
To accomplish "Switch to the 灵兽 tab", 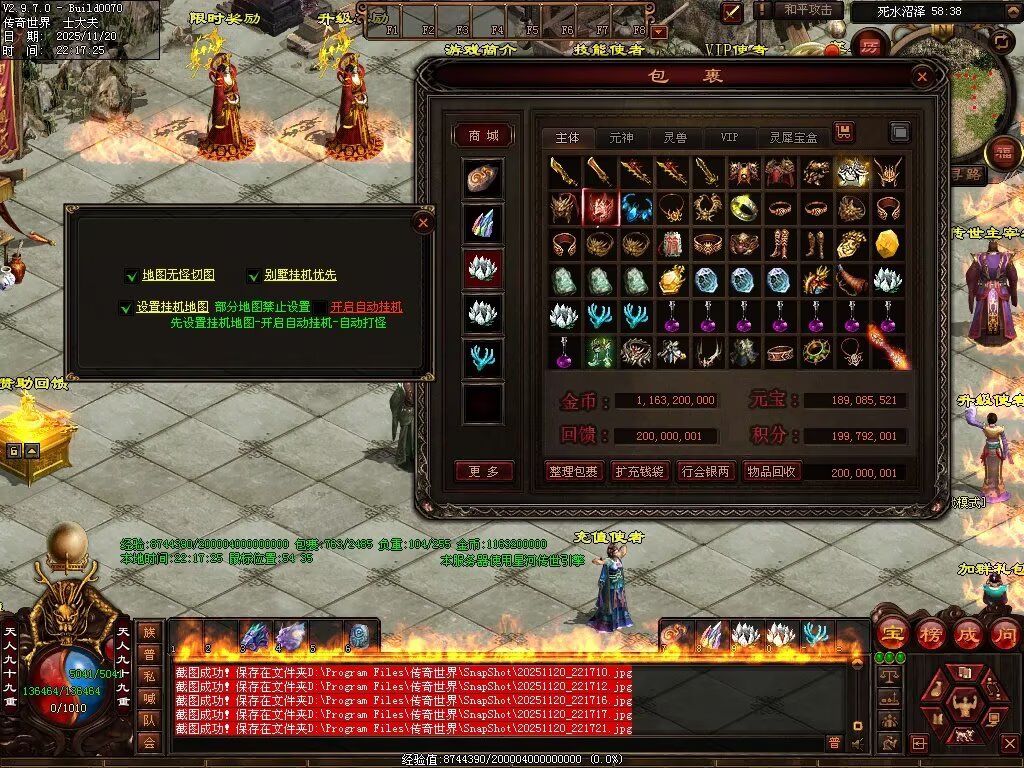I will pos(675,137).
